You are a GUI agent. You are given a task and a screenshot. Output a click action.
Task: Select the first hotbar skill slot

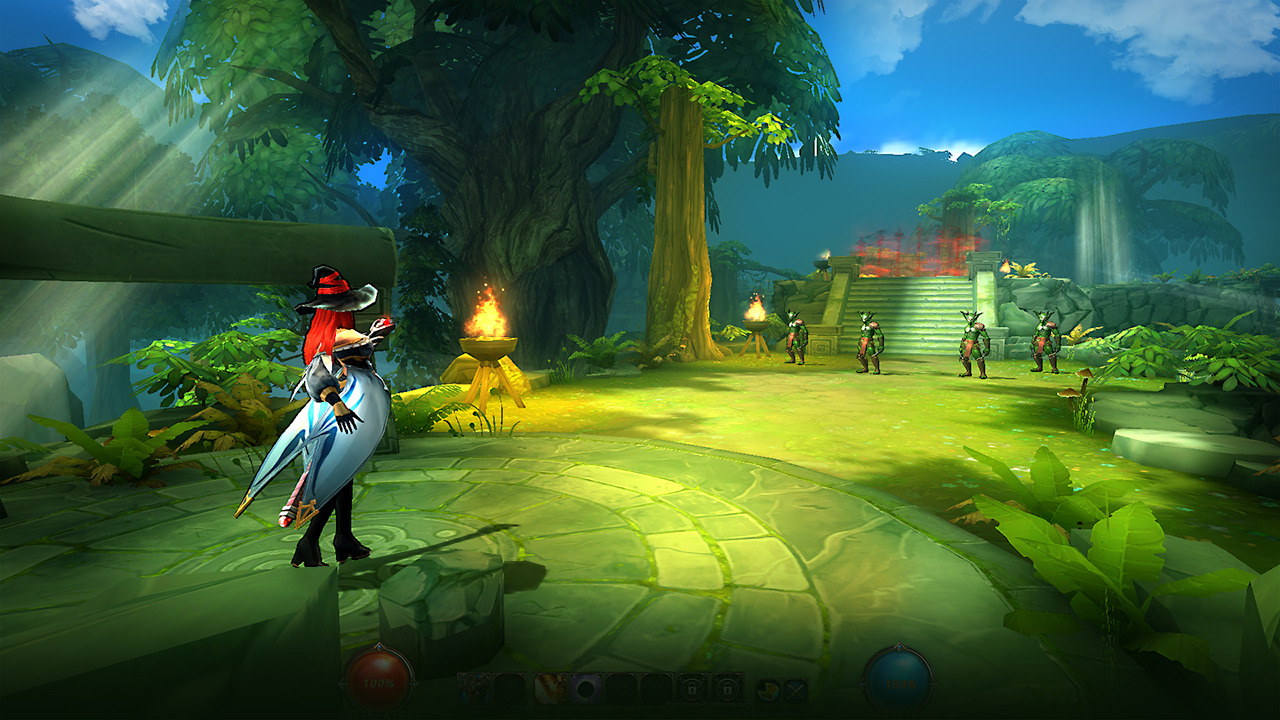(x=474, y=688)
